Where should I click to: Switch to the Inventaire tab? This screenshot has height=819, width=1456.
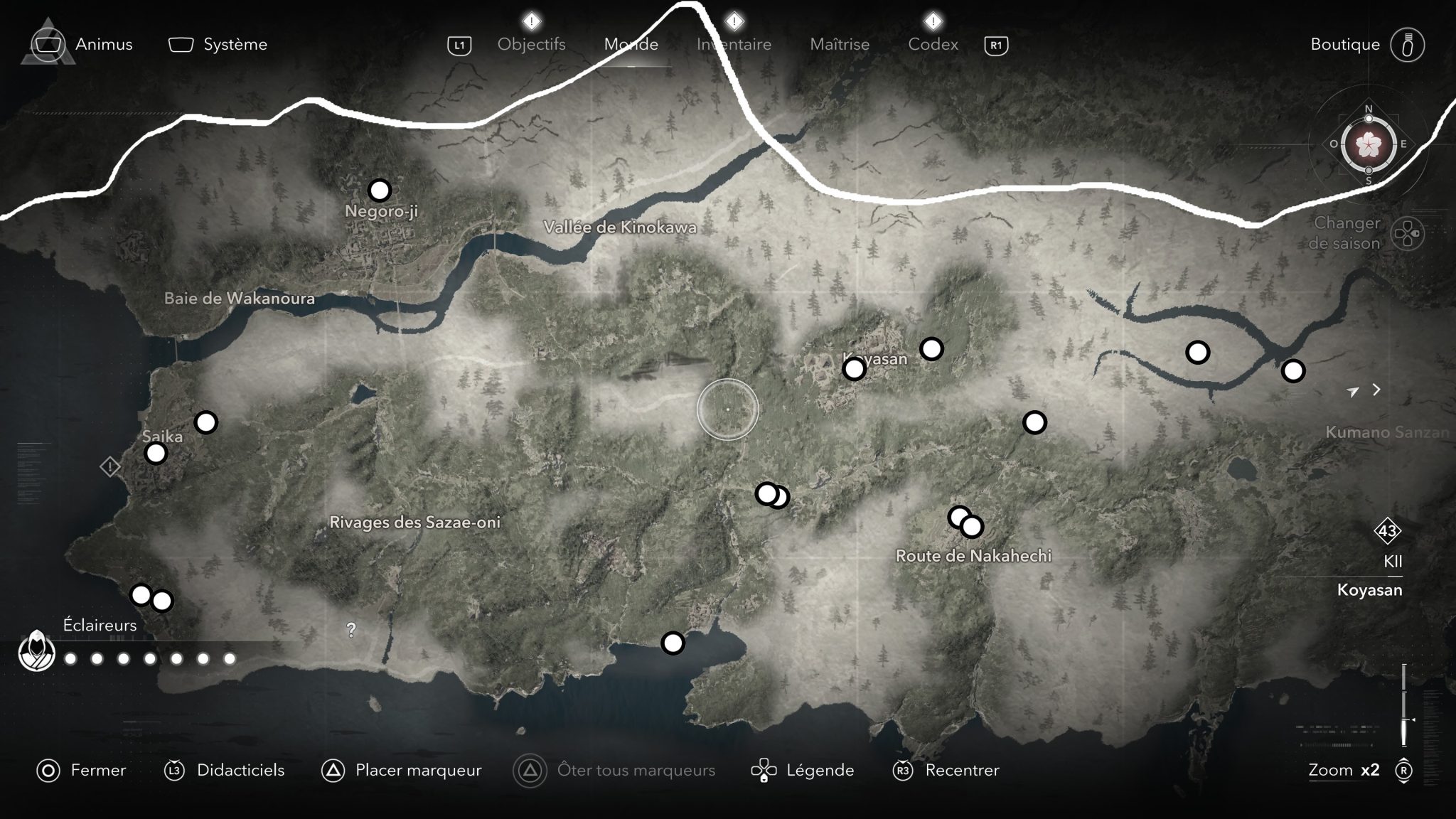tap(734, 44)
